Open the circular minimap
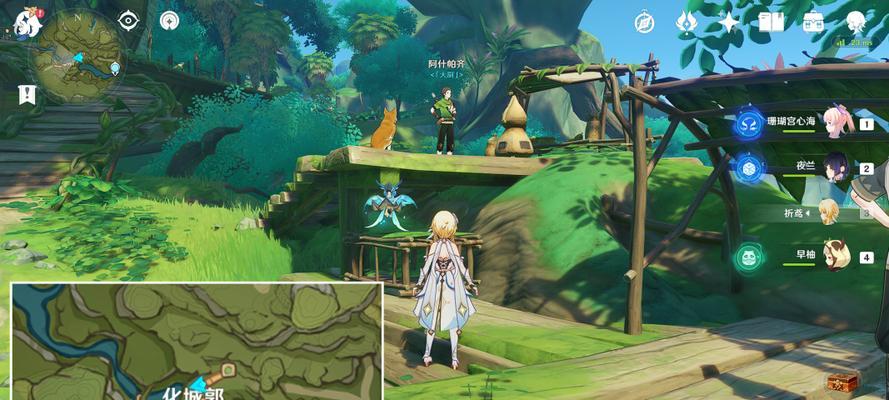This screenshot has height=400, width=889. [76, 56]
